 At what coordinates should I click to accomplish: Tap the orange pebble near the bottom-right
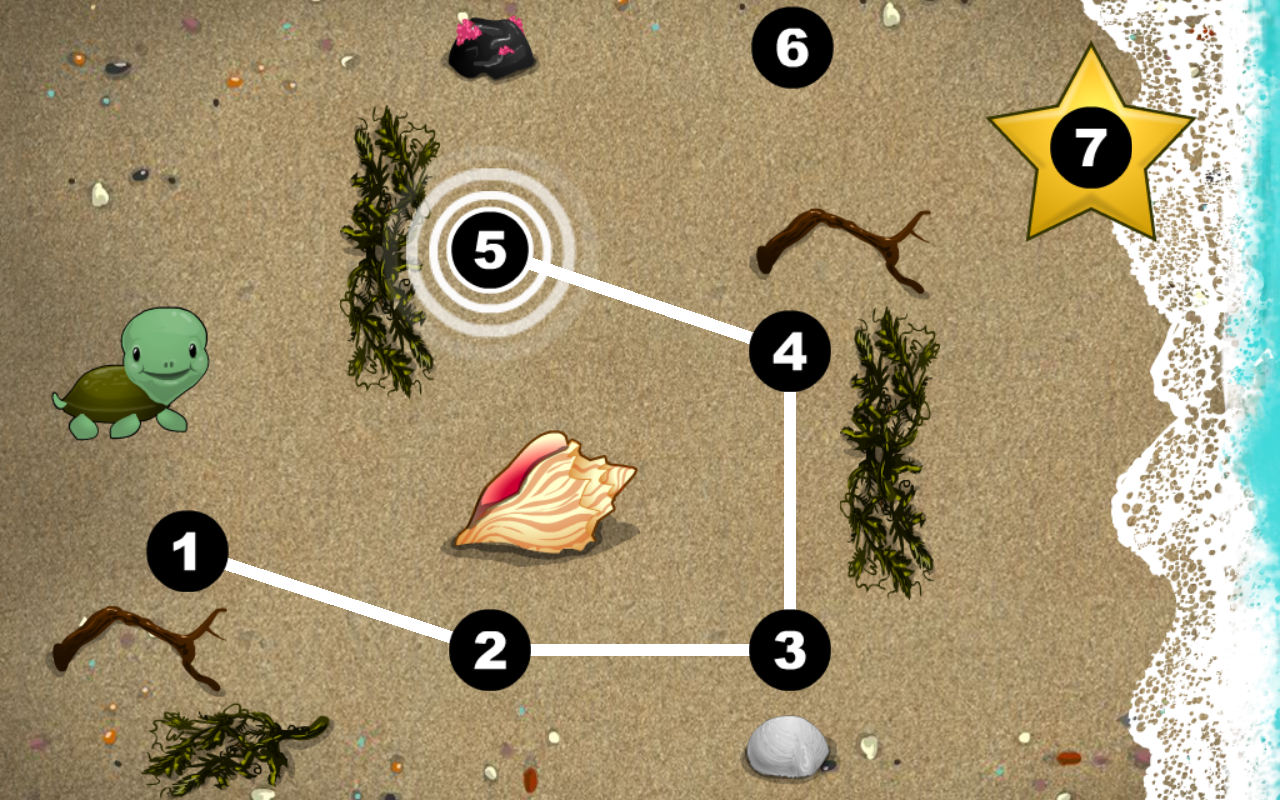pyautogui.click(x=1068, y=758)
